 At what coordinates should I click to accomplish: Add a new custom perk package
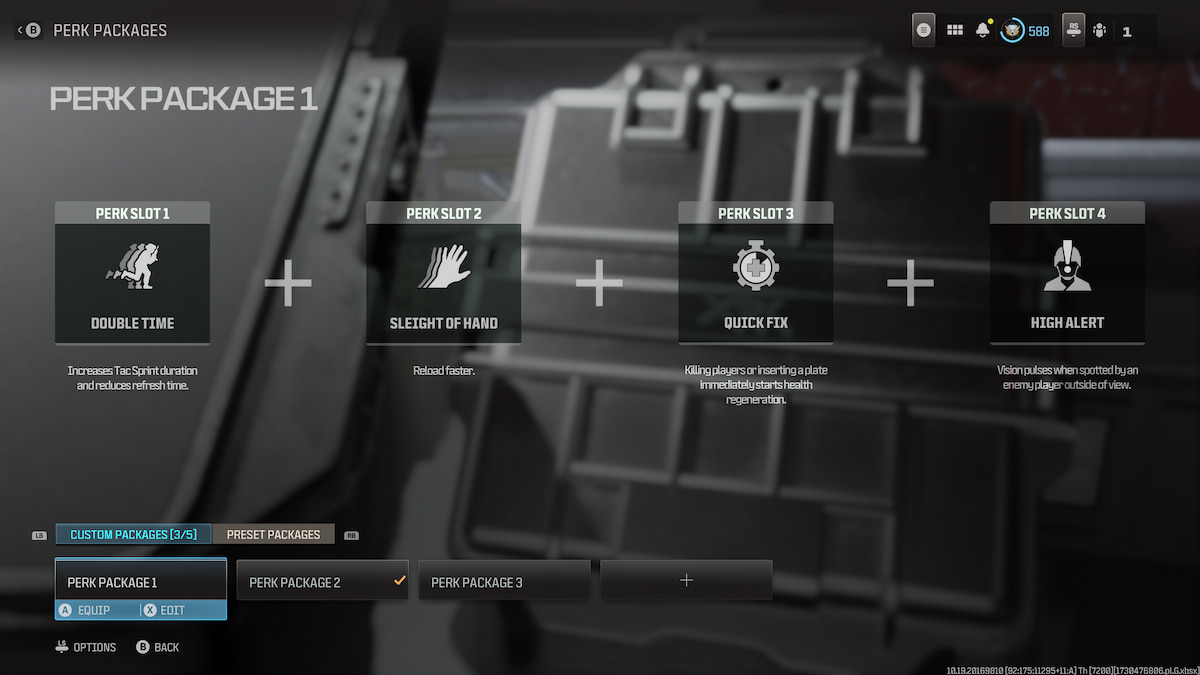click(x=686, y=581)
